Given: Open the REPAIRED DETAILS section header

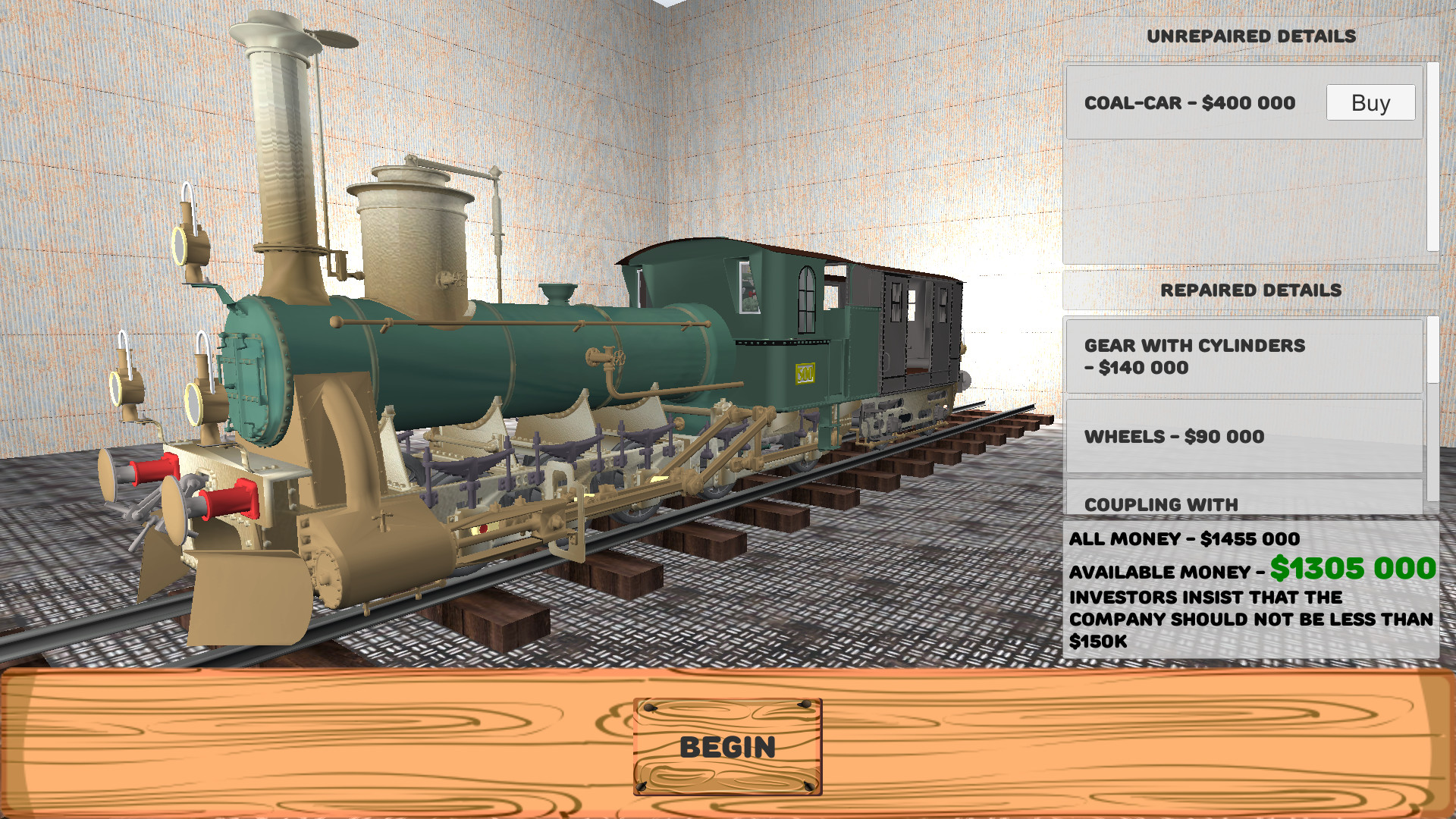Looking at the screenshot, I should [x=1251, y=290].
